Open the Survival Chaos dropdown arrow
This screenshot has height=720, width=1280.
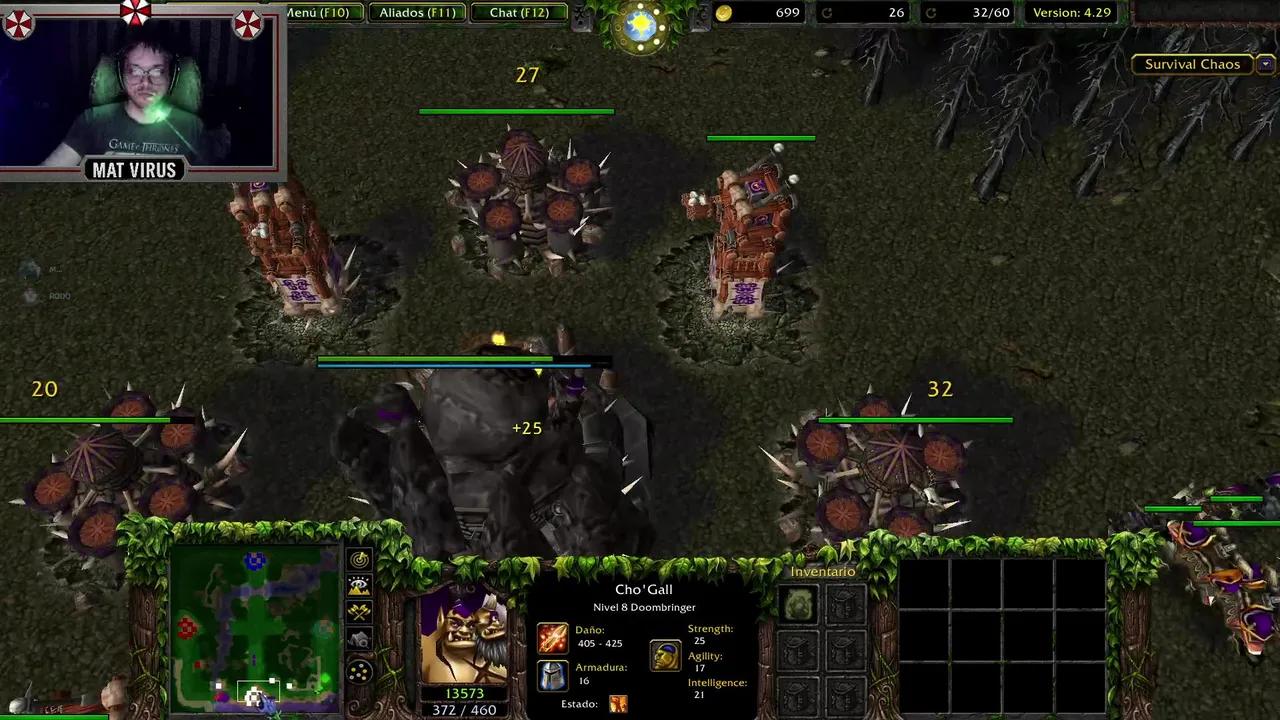1266,63
